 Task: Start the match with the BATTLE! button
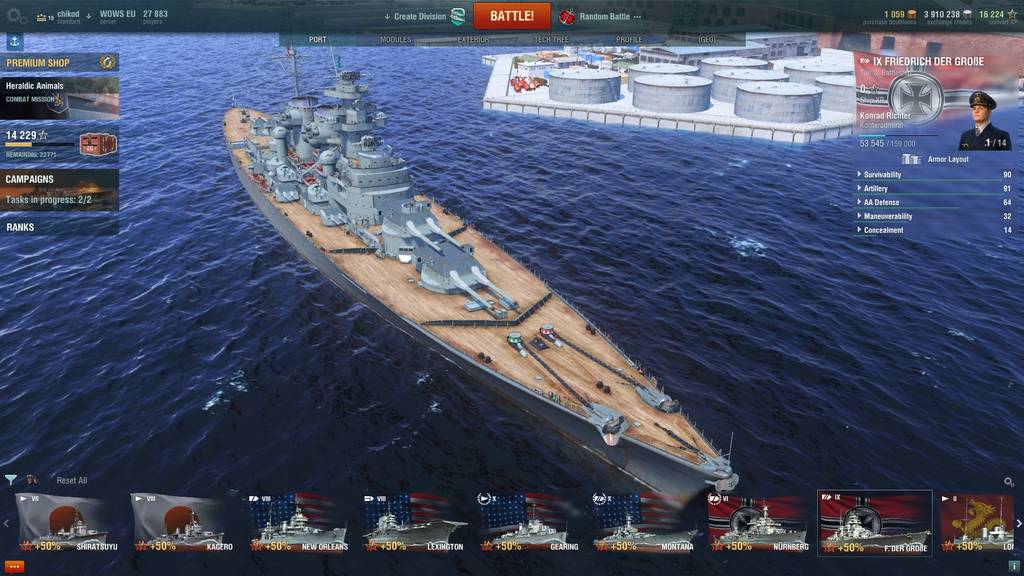click(512, 16)
